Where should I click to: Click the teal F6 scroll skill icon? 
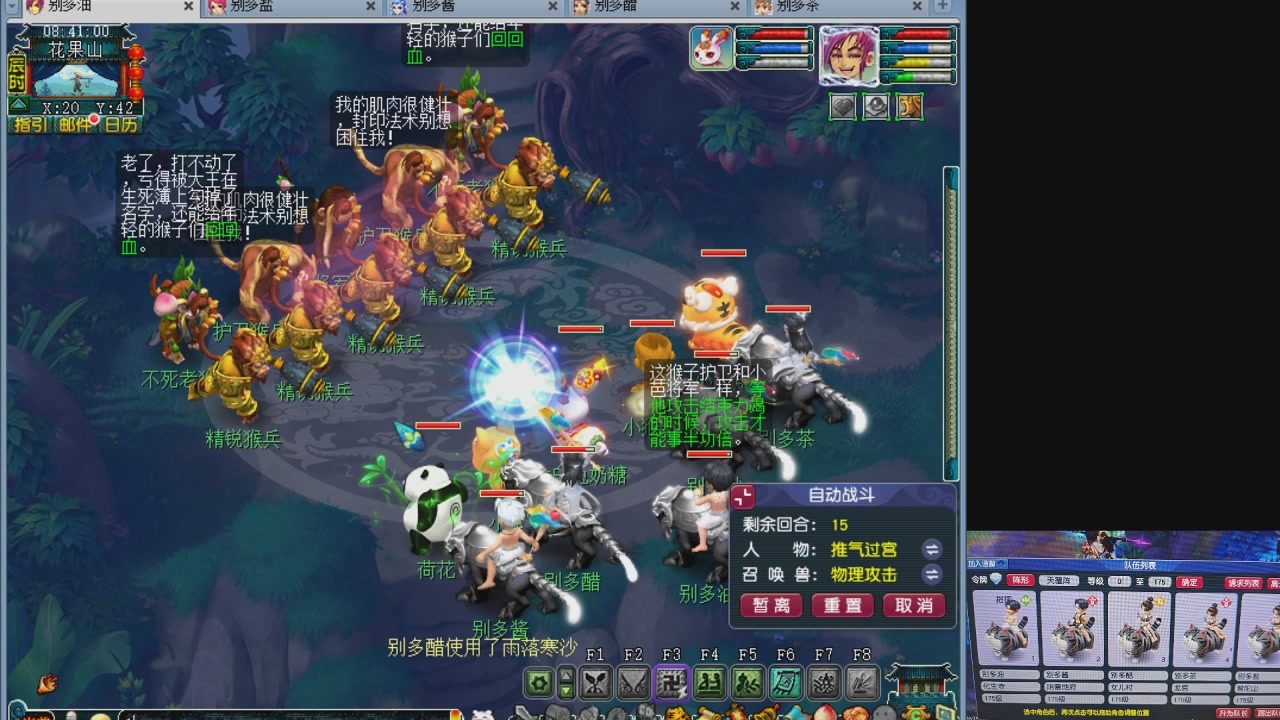[785, 683]
